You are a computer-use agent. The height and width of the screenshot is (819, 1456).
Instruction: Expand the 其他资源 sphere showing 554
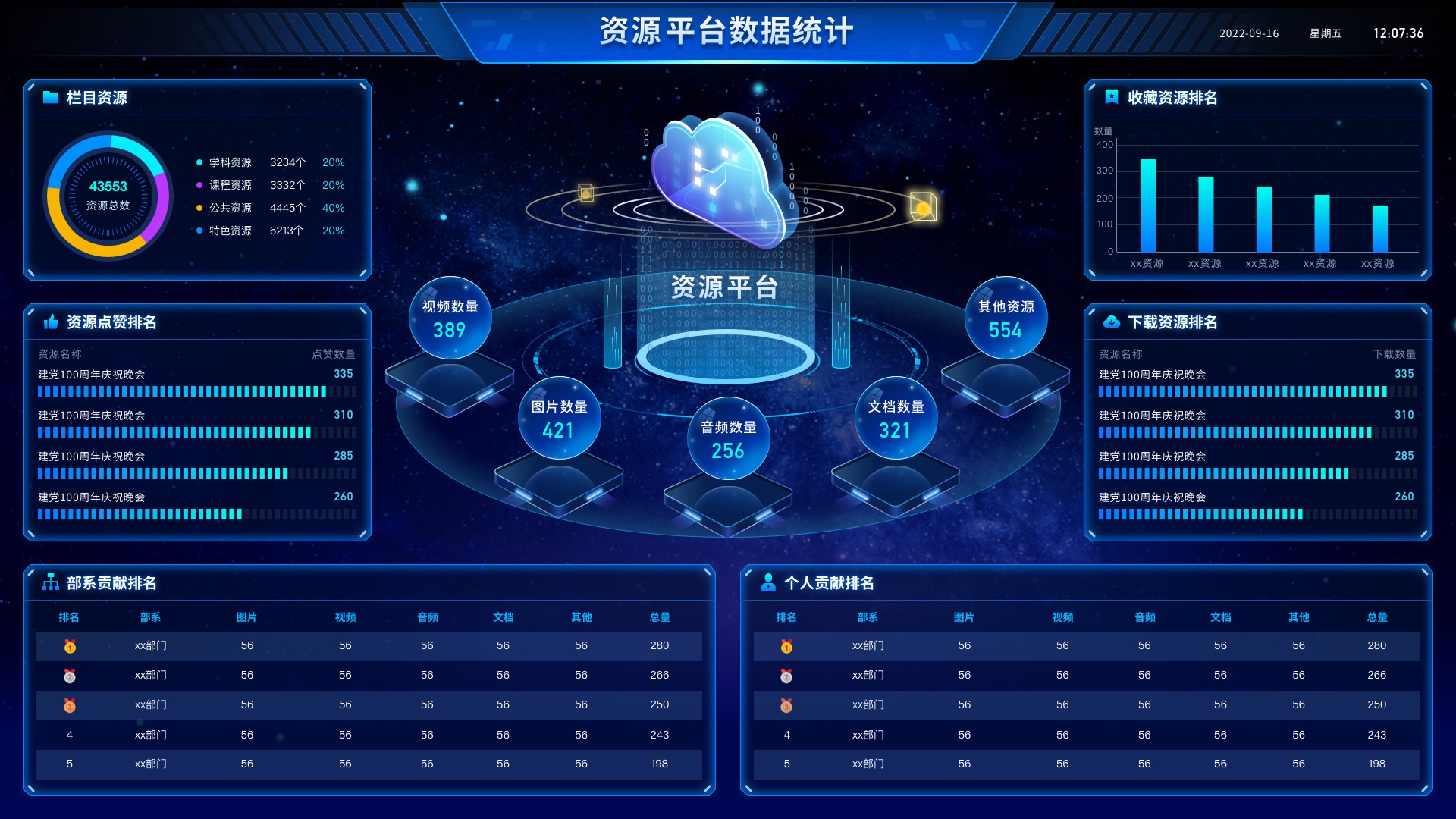(1005, 318)
